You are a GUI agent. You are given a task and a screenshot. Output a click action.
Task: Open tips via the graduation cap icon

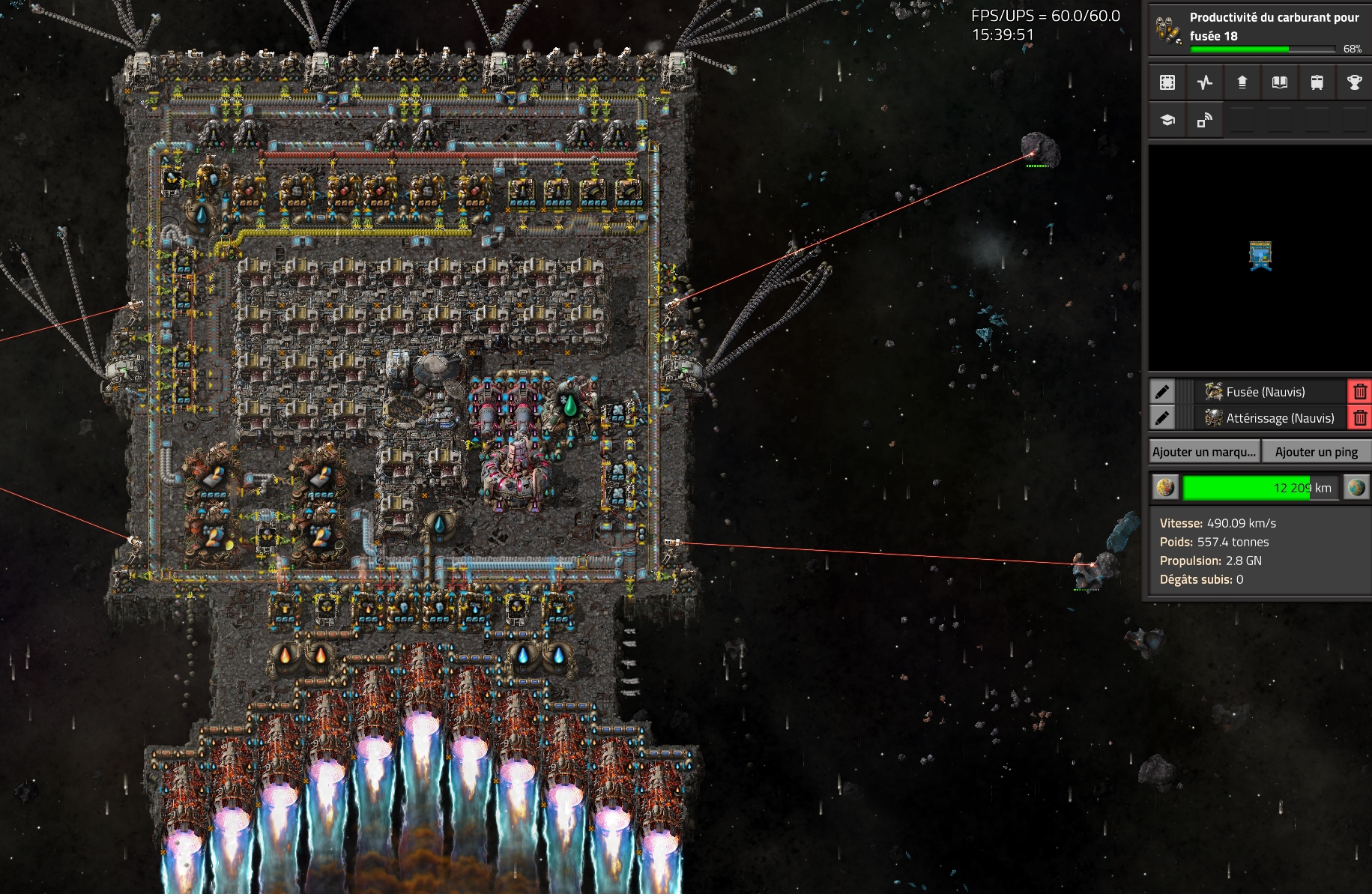click(1167, 120)
